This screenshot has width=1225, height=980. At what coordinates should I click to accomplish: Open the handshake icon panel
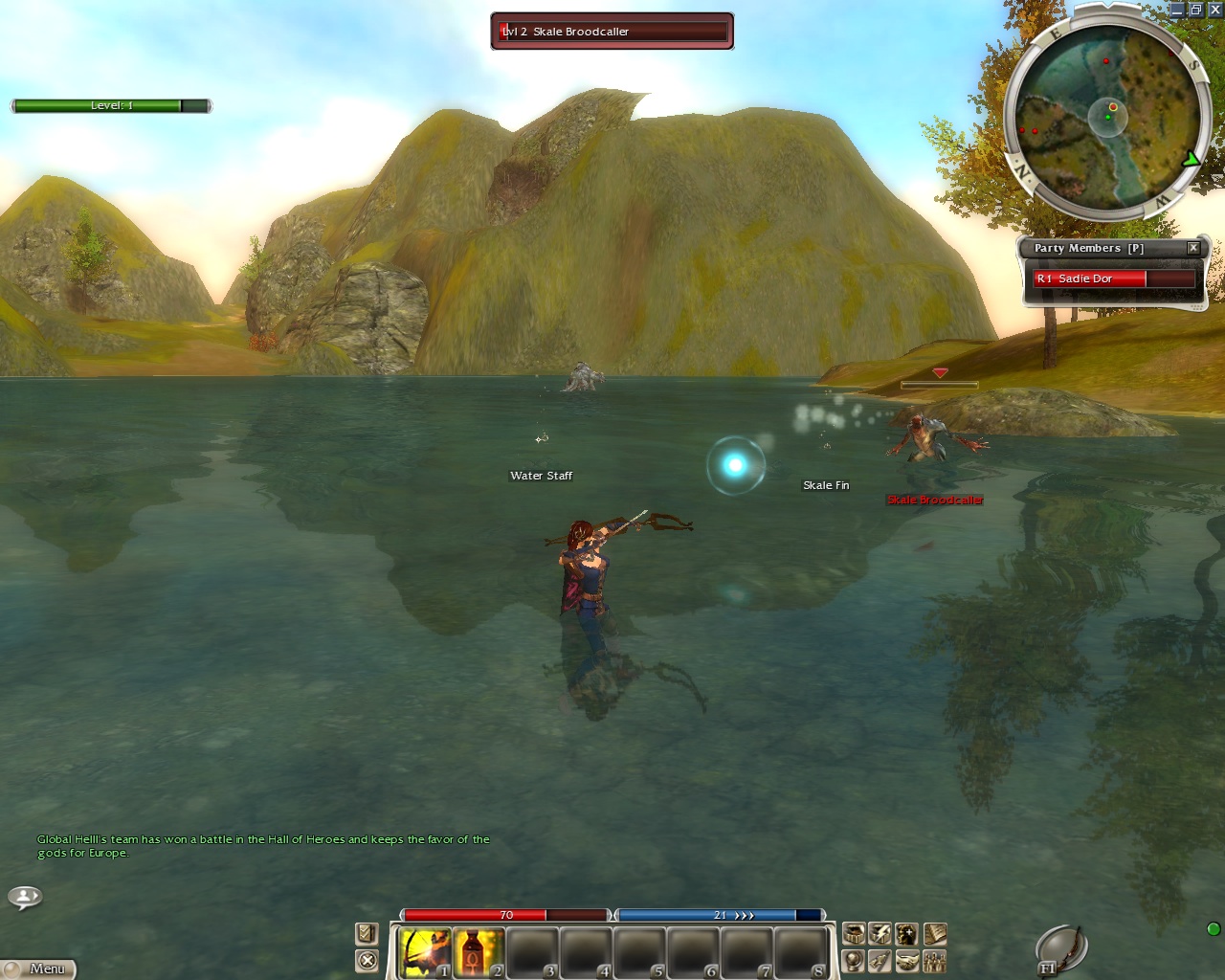tap(907, 960)
